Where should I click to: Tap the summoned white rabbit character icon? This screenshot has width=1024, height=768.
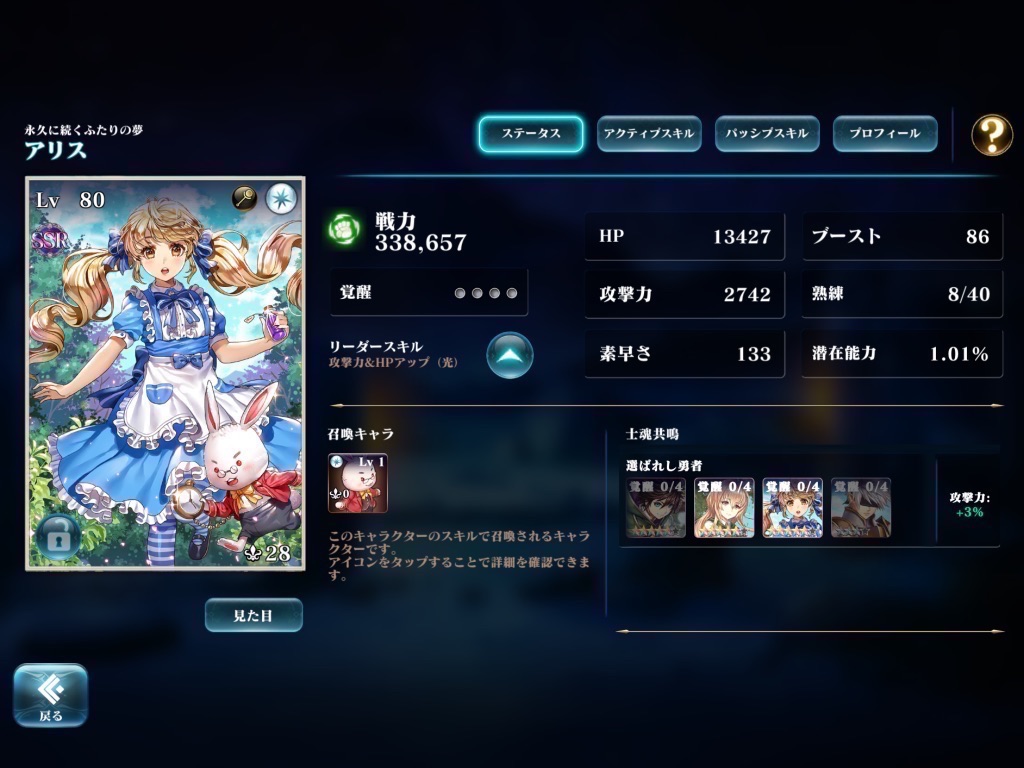pyautogui.click(x=357, y=483)
